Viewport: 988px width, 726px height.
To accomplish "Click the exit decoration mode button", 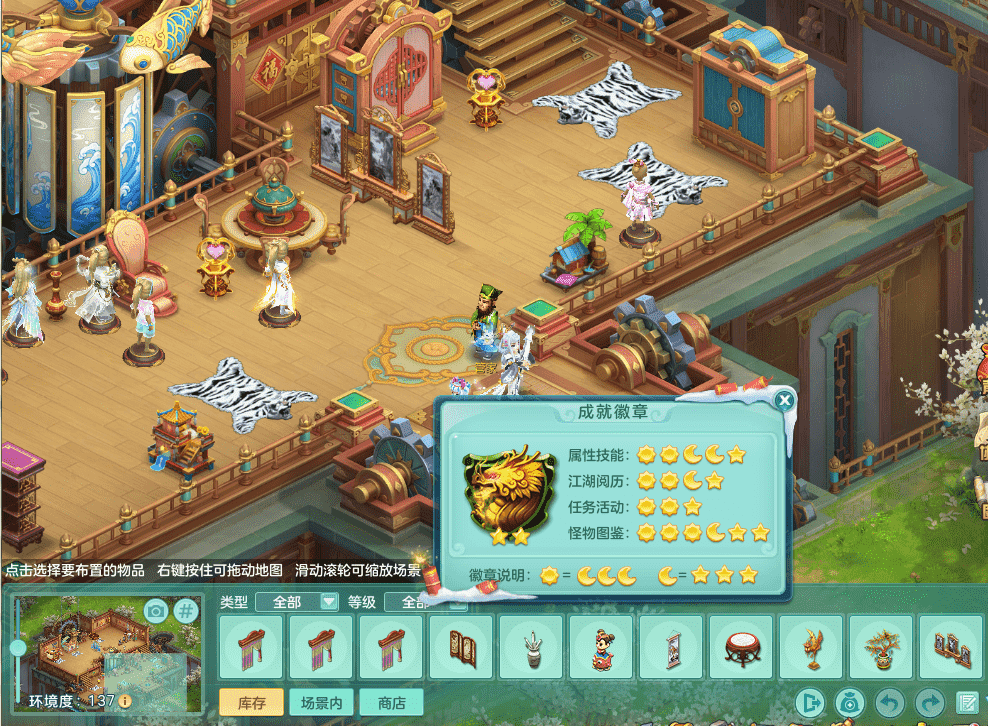I will [809, 703].
